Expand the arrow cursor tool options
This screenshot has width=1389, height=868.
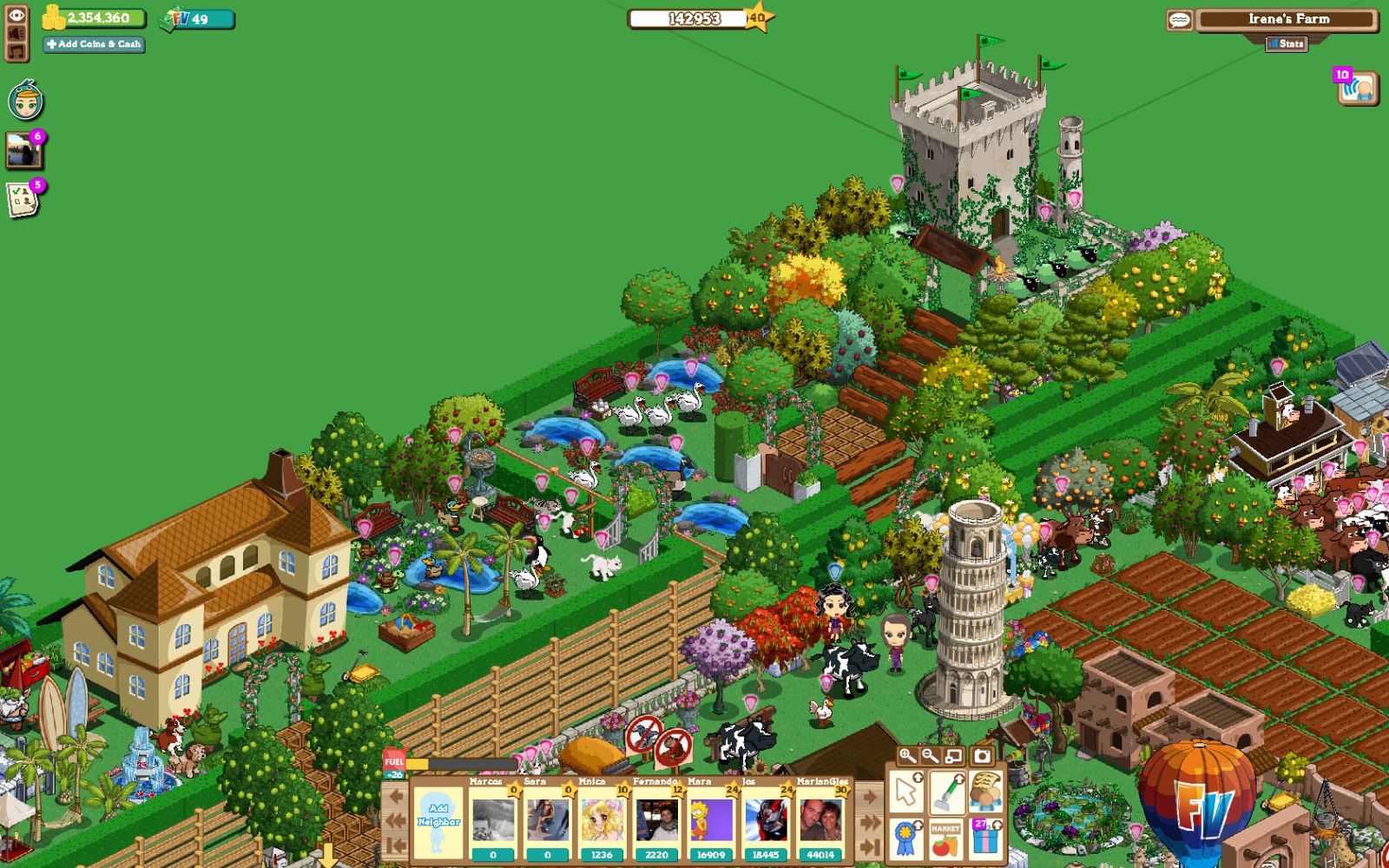[x=918, y=778]
